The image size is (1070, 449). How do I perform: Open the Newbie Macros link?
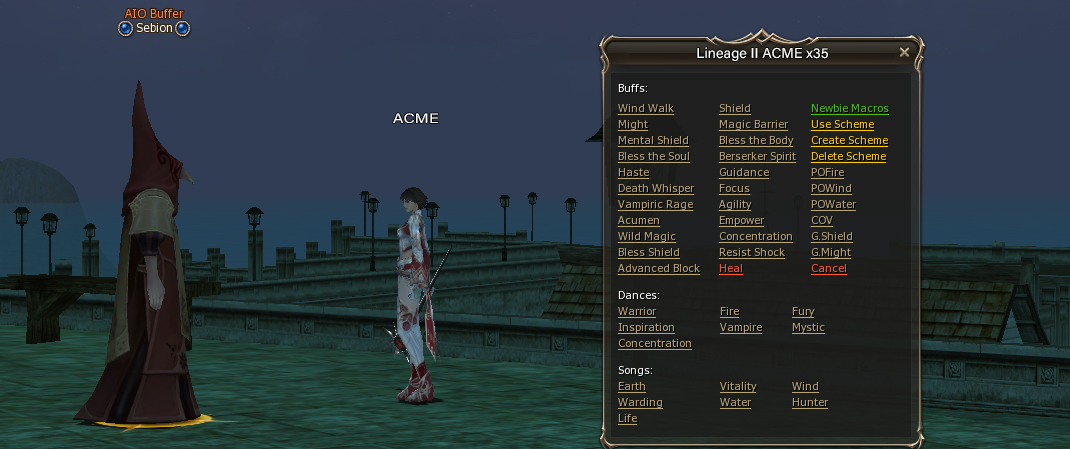[849, 108]
